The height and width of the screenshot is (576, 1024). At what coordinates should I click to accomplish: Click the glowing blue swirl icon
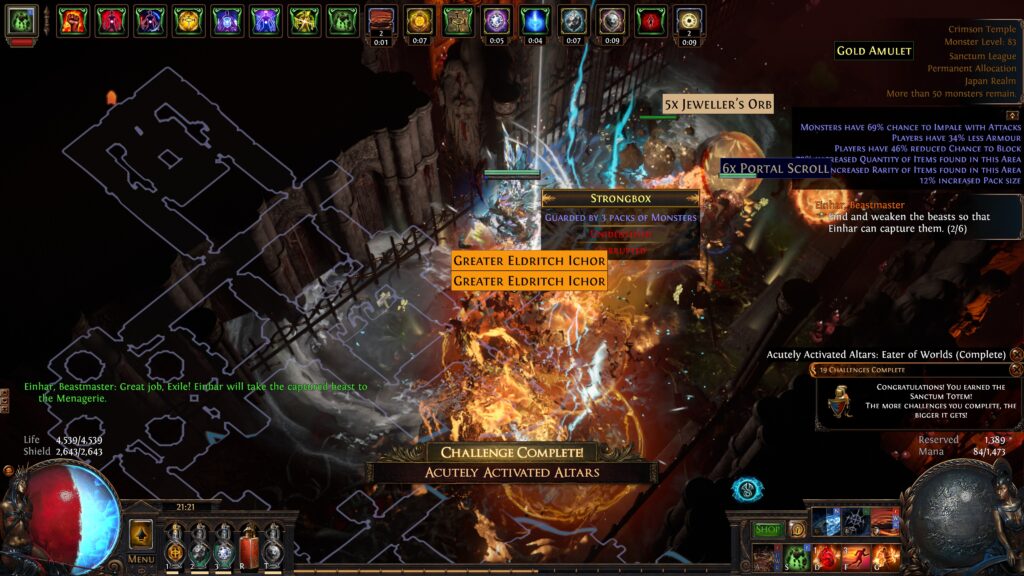pos(747,490)
